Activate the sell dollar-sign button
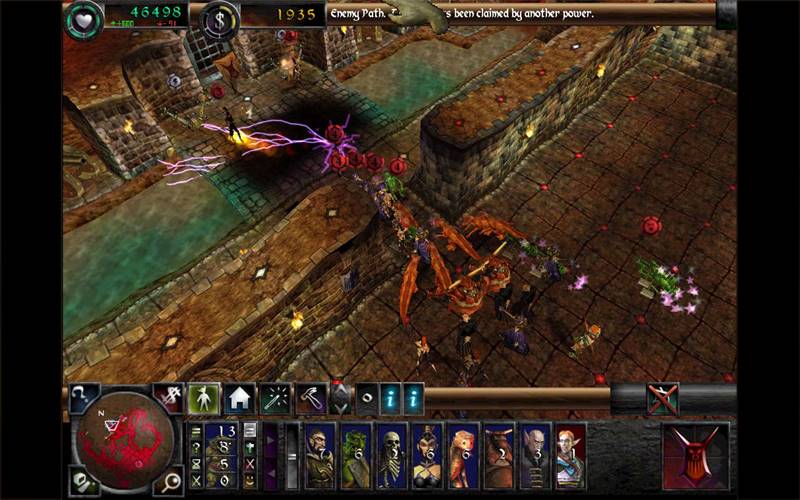 pyautogui.click(x=219, y=18)
